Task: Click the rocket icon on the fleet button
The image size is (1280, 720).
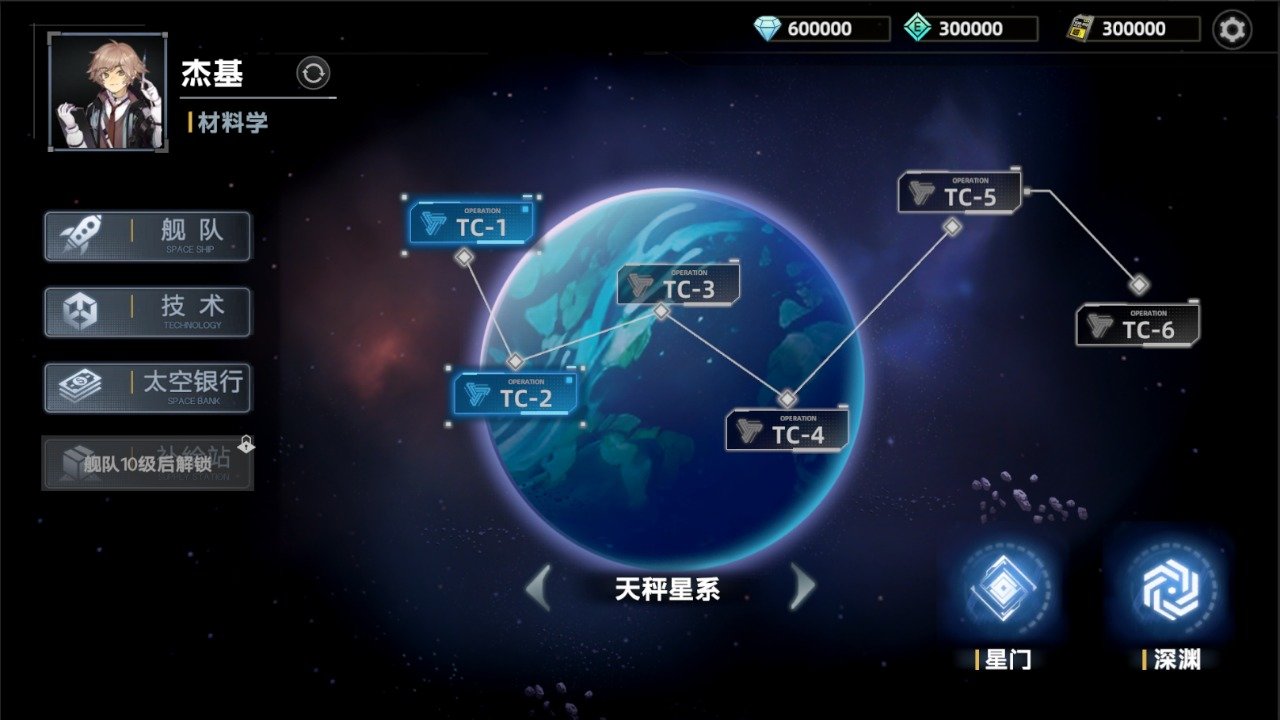Action: (83, 235)
